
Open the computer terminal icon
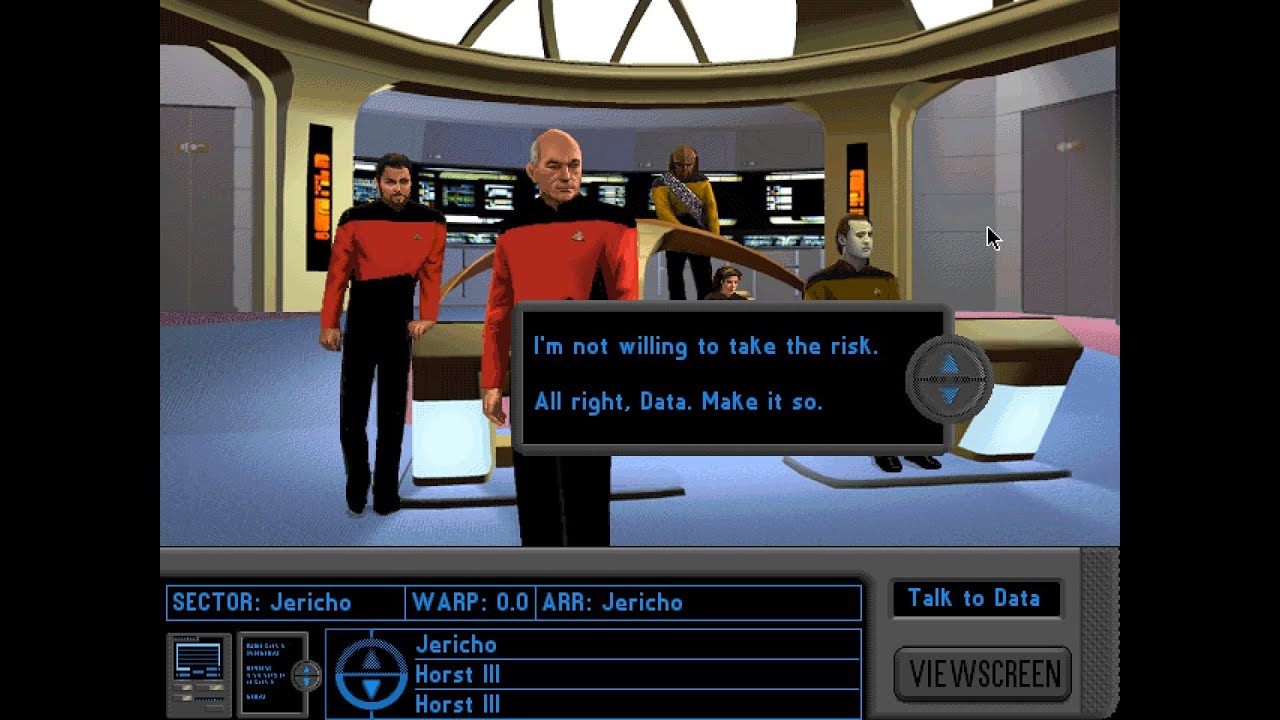tap(199, 673)
